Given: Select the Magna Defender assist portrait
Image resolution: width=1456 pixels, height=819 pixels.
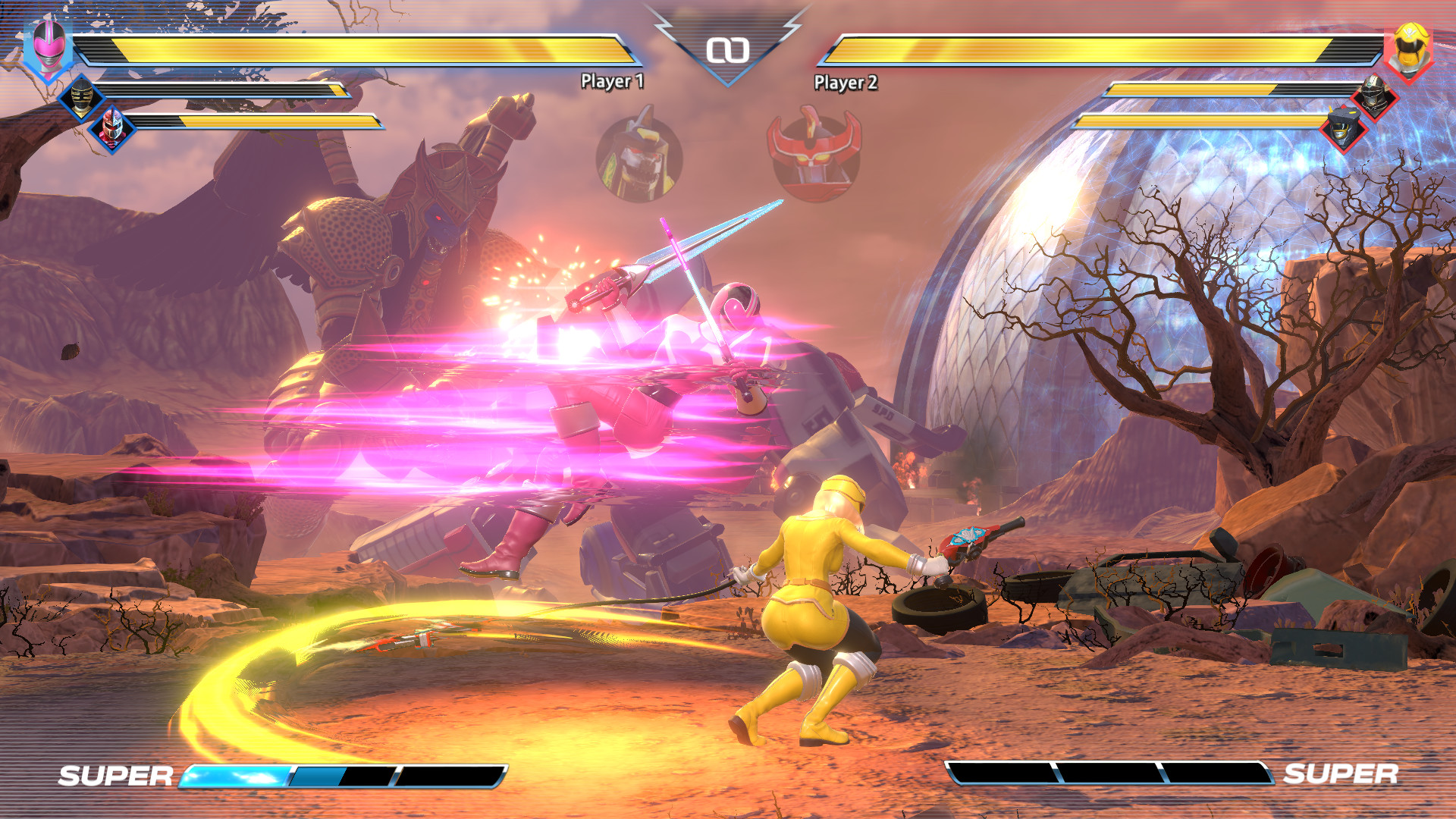Looking at the screenshot, I should pyautogui.click(x=1374, y=99).
